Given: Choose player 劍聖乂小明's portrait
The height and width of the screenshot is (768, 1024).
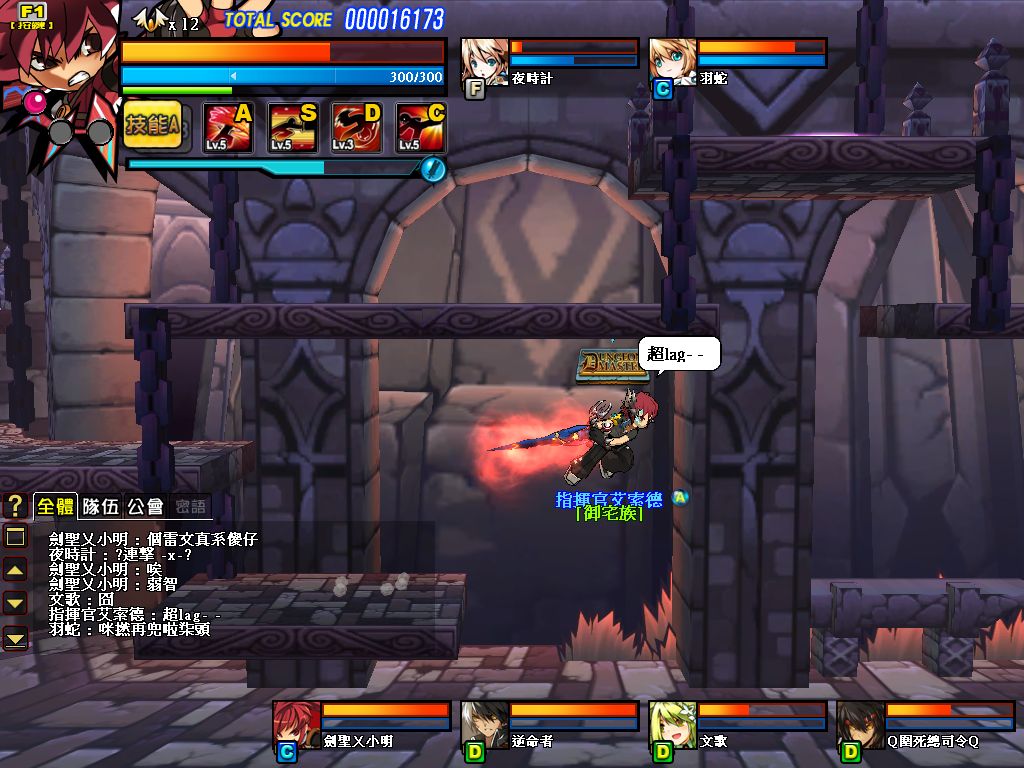Looking at the screenshot, I should pos(296,725).
